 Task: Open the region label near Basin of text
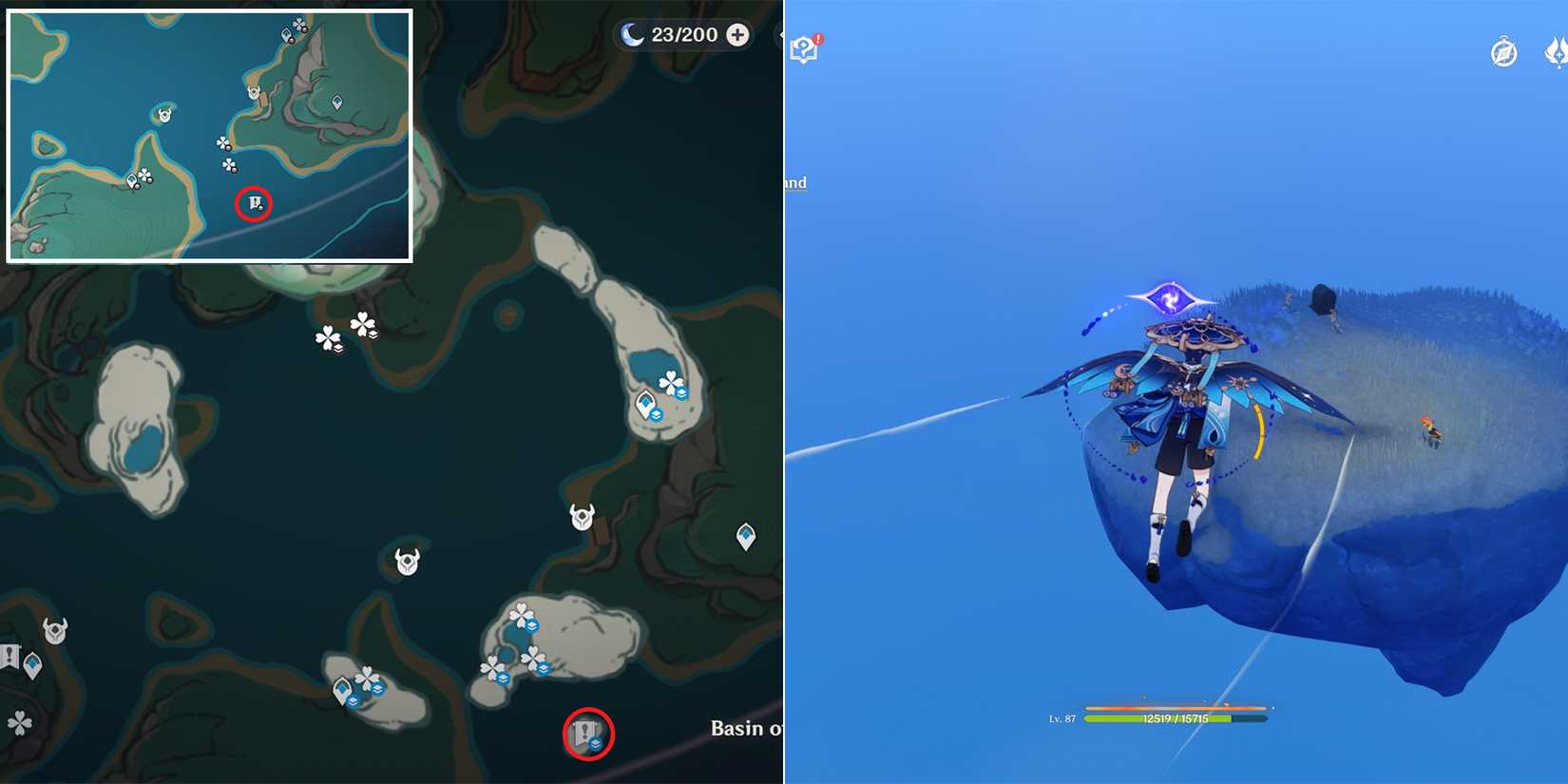point(746,730)
